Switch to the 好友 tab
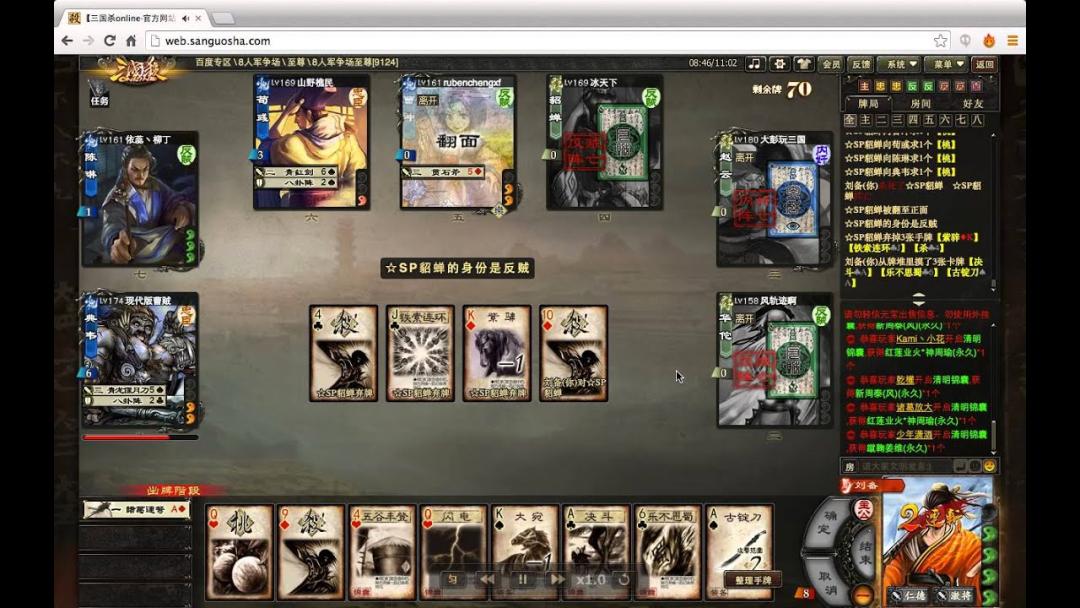This screenshot has height=608, width=1080. click(x=972, y=103)
